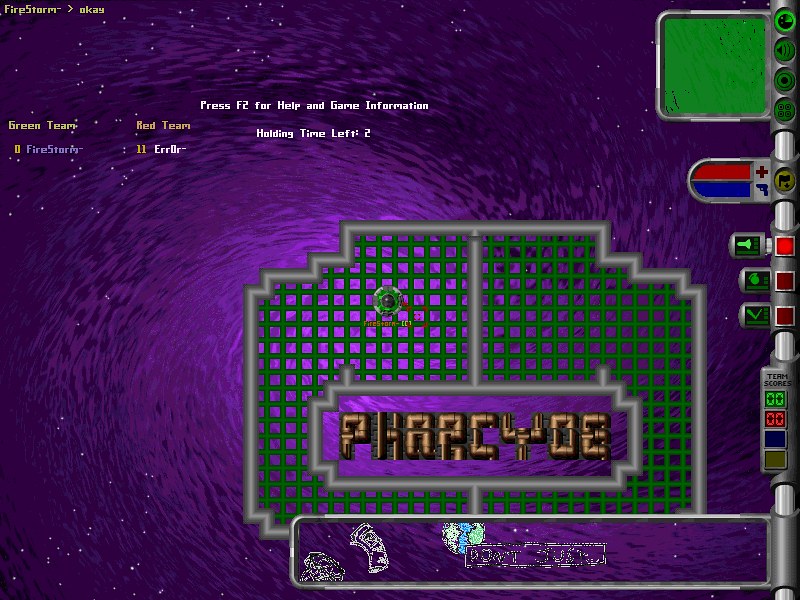The width and height of the screenshot is (800, 600).
Task: Toggle the sound speaker button
Action: pos(785,50)
